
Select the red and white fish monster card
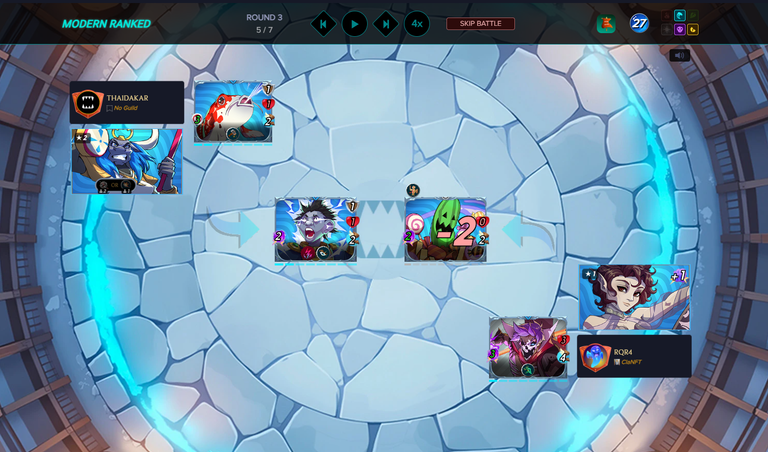[x=233, y=112]
